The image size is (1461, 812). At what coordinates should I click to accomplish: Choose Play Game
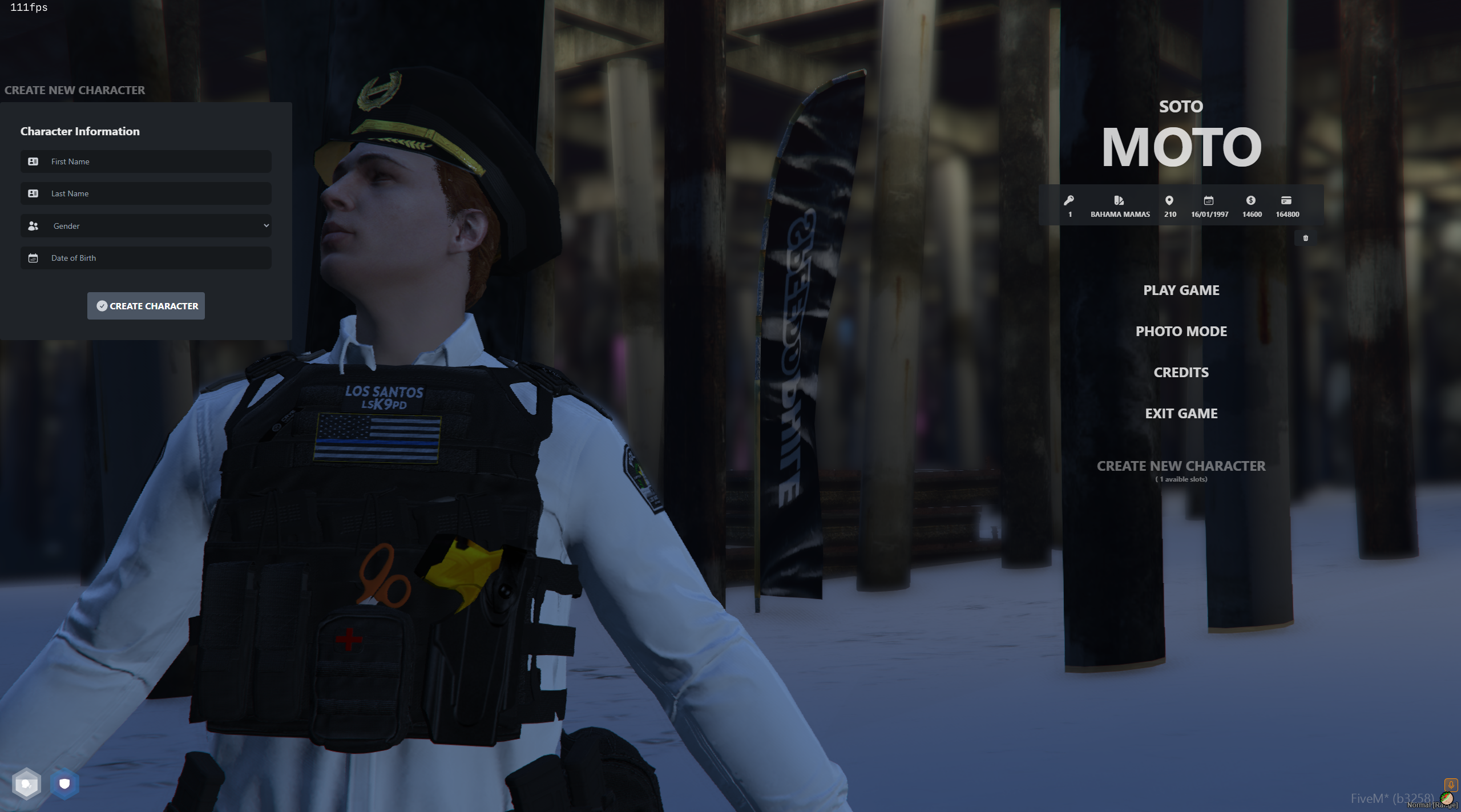[1181, 290]
